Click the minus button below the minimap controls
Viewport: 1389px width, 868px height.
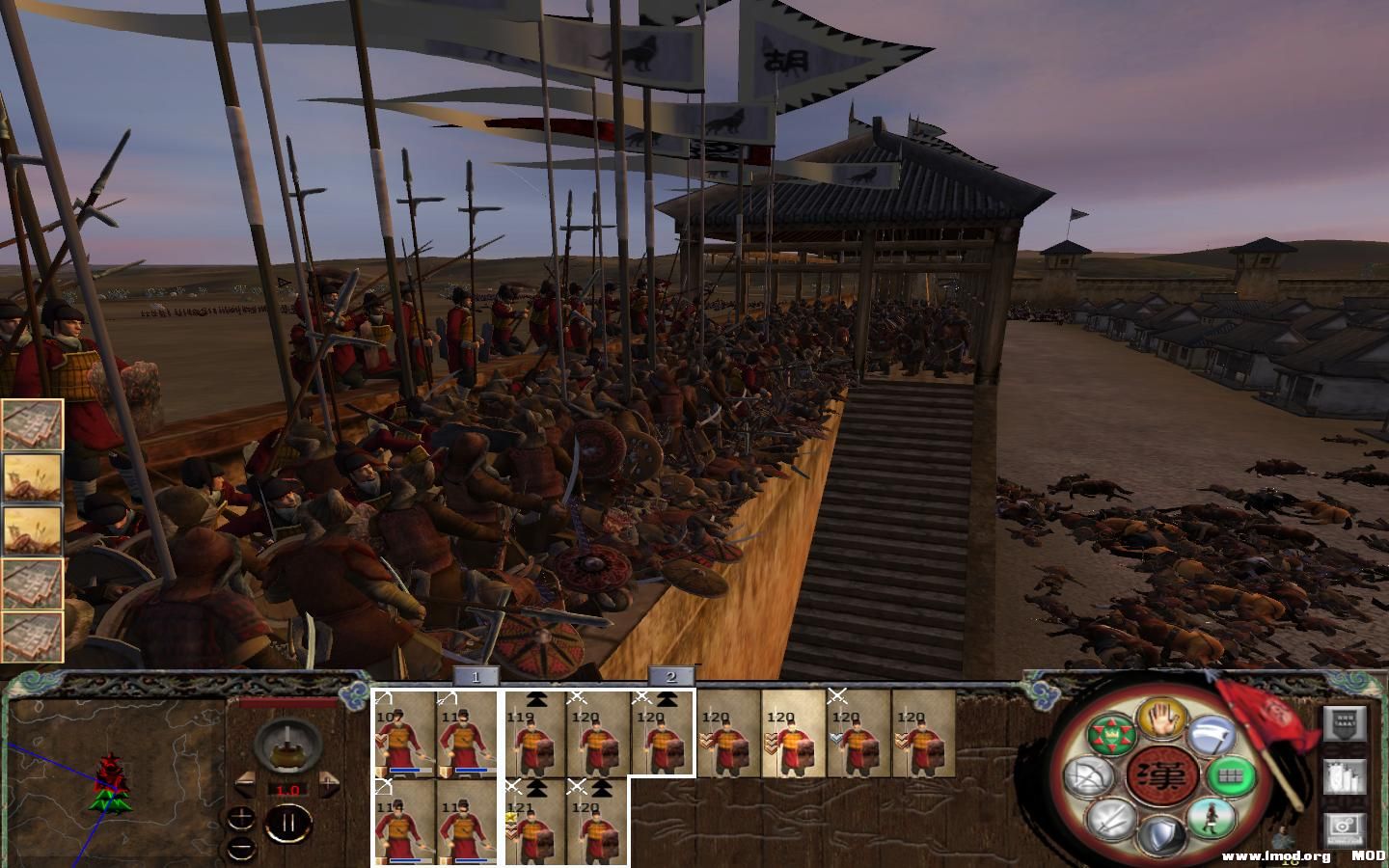click(x=239, y=851)
